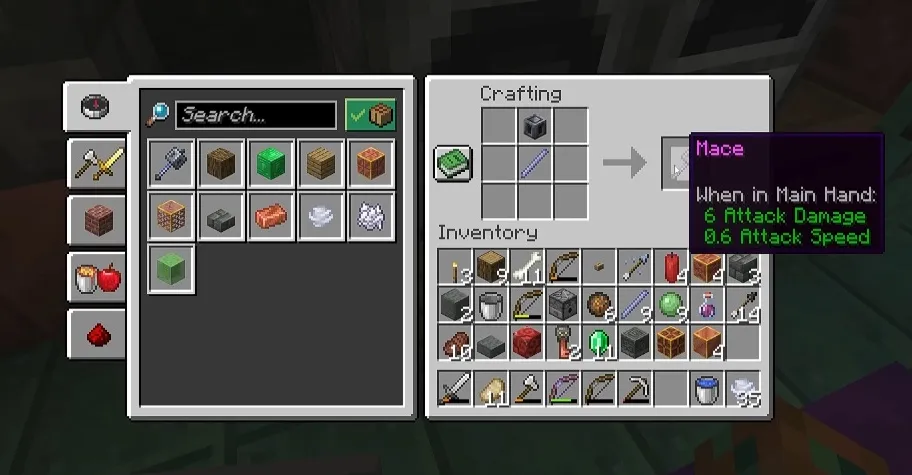Close the green recipe book button

coord(452,163)
